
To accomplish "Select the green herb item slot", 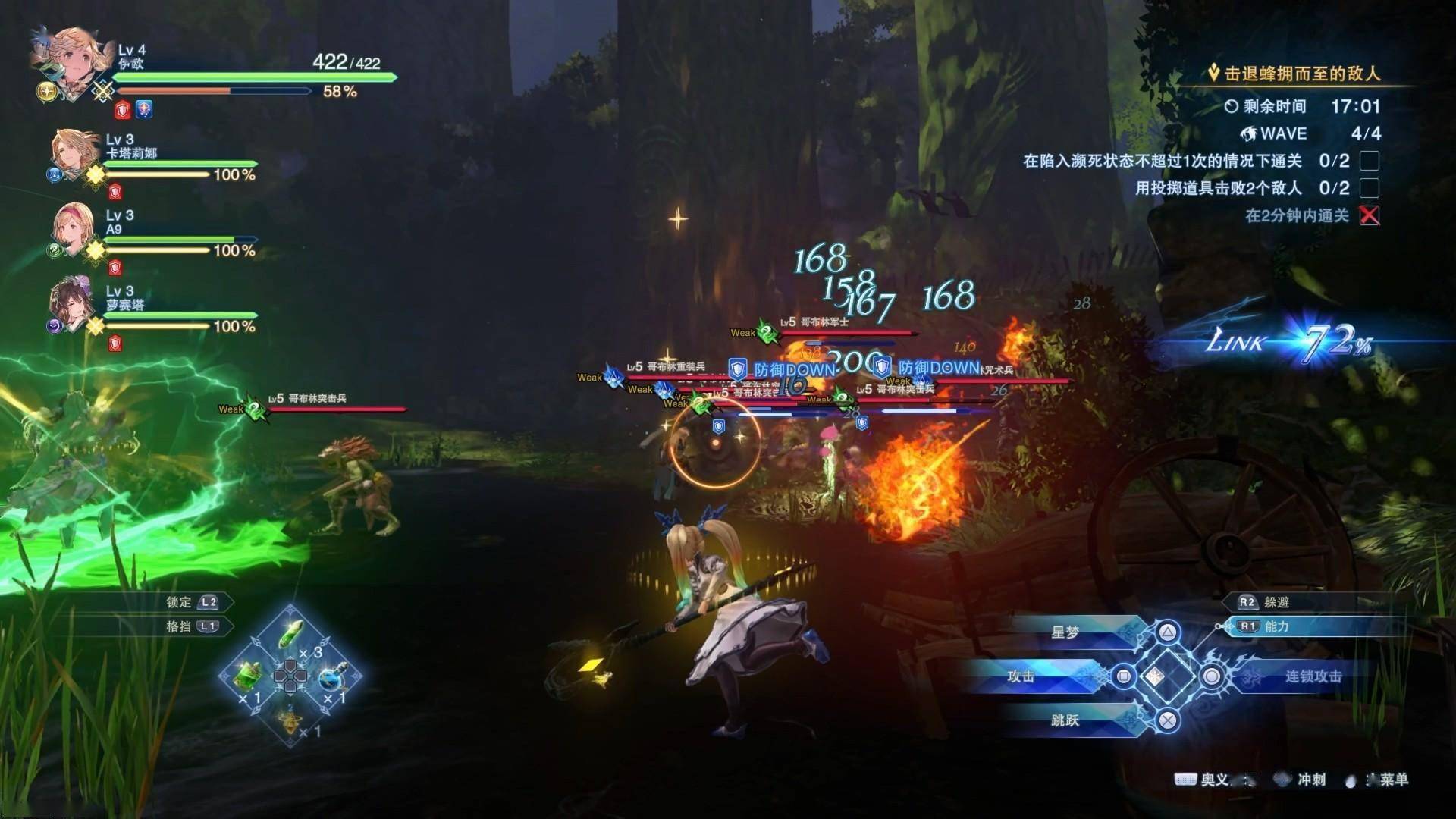I will [x=291, y=634].
